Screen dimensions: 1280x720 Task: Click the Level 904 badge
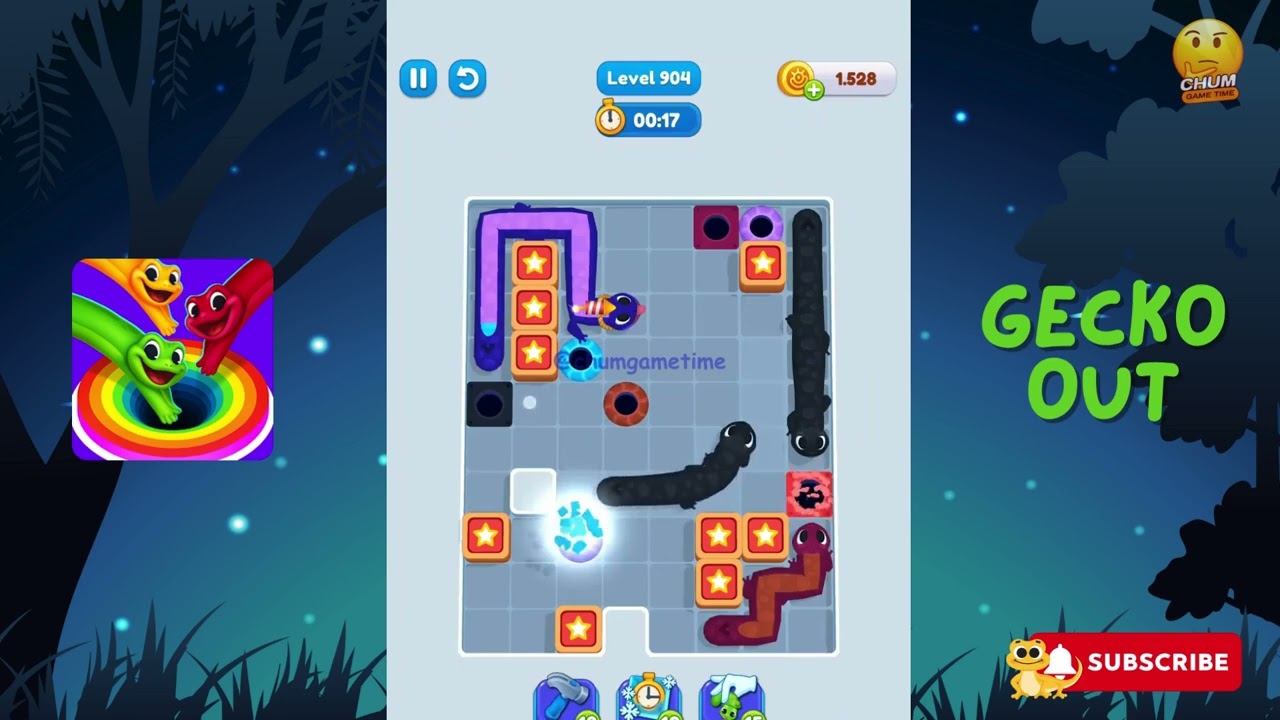tap(648, 78)
